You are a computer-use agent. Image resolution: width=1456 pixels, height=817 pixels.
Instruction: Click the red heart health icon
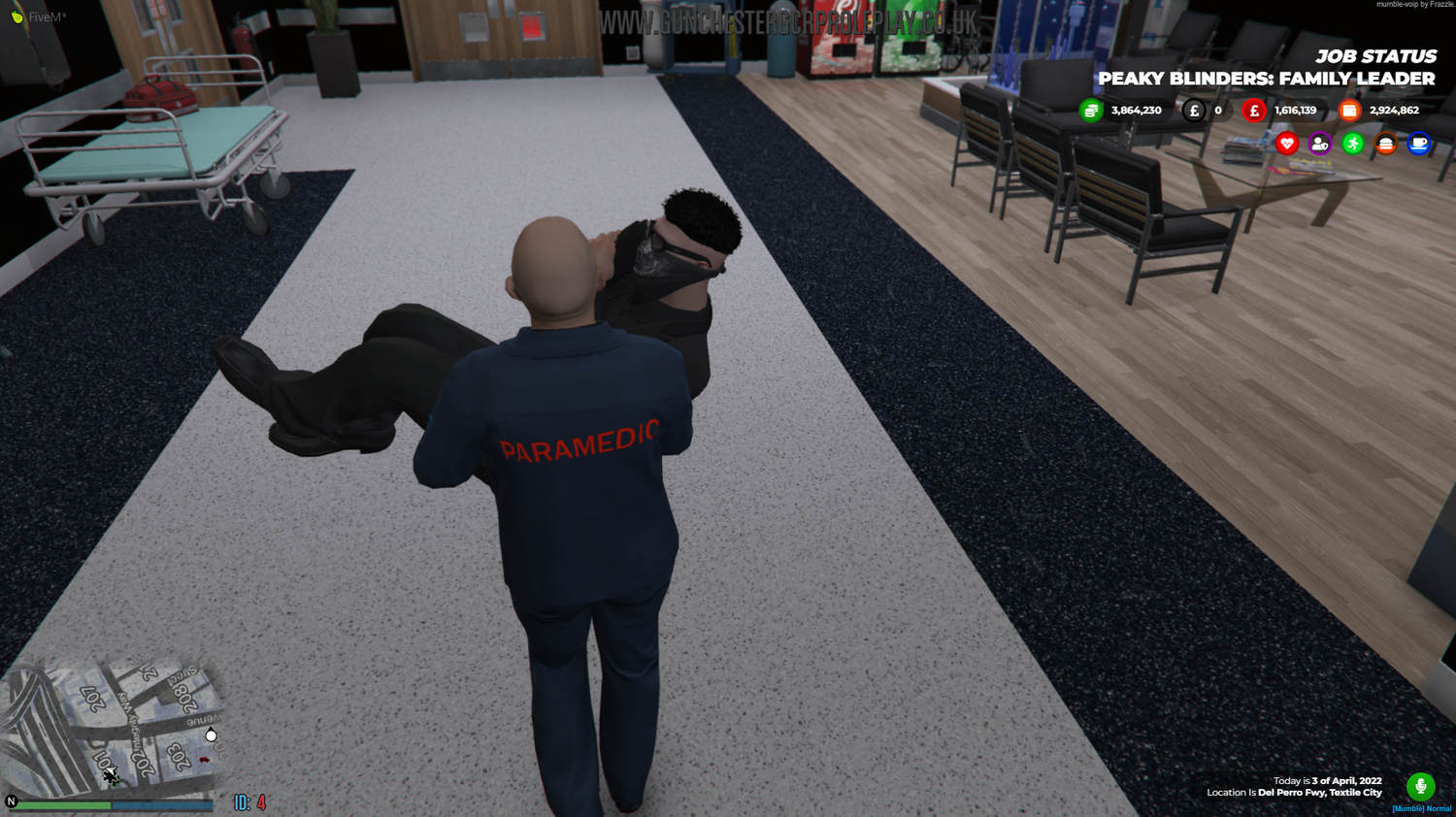pos(1287,143)
